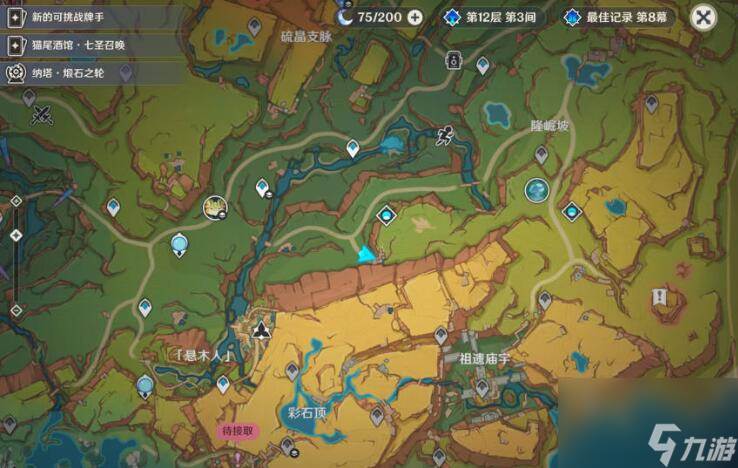The image size is (738, 468).
Task: Click the player location arrow on map
Action: (367, 255)
